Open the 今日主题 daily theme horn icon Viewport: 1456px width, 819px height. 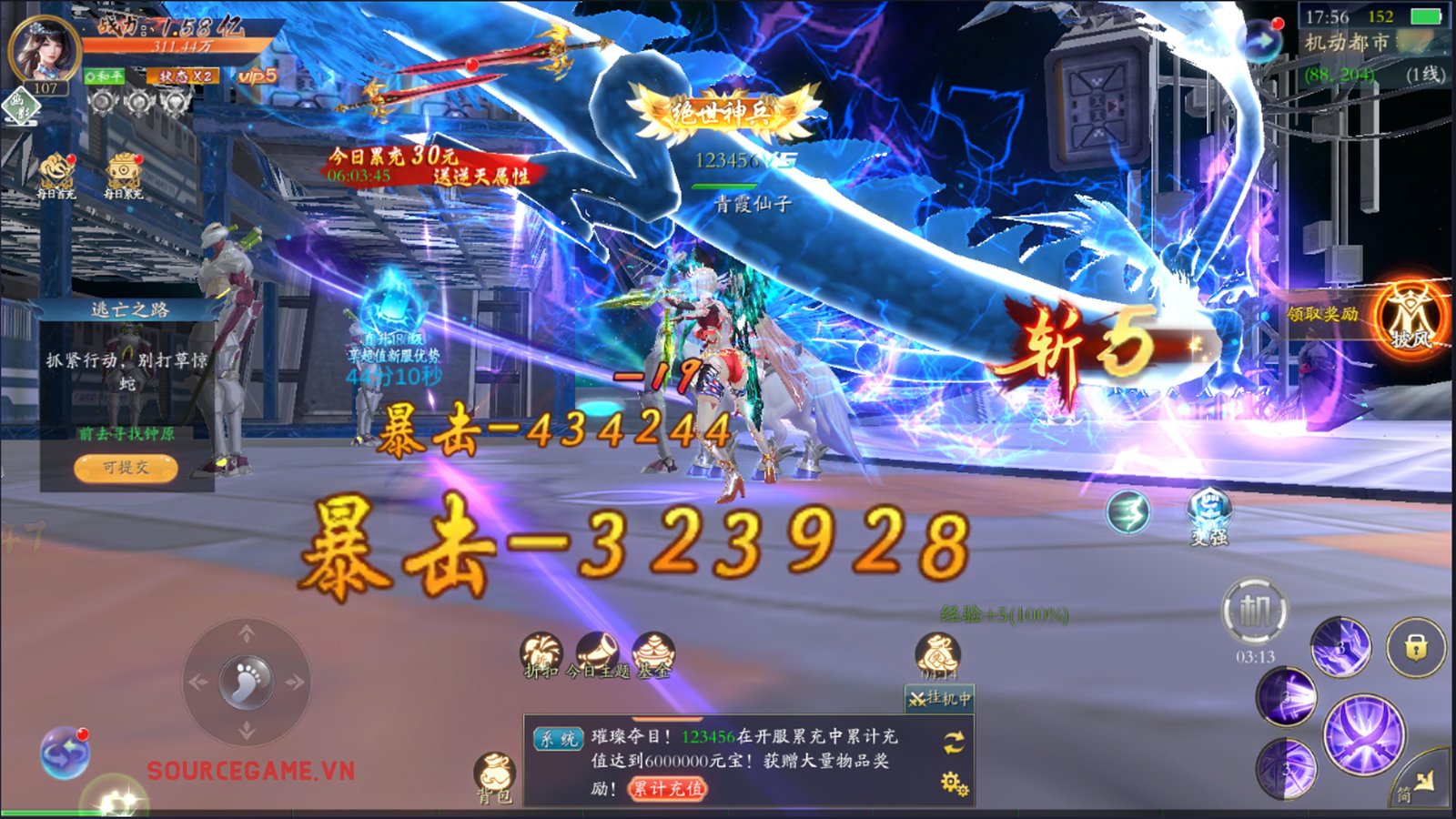pos(597,655)
